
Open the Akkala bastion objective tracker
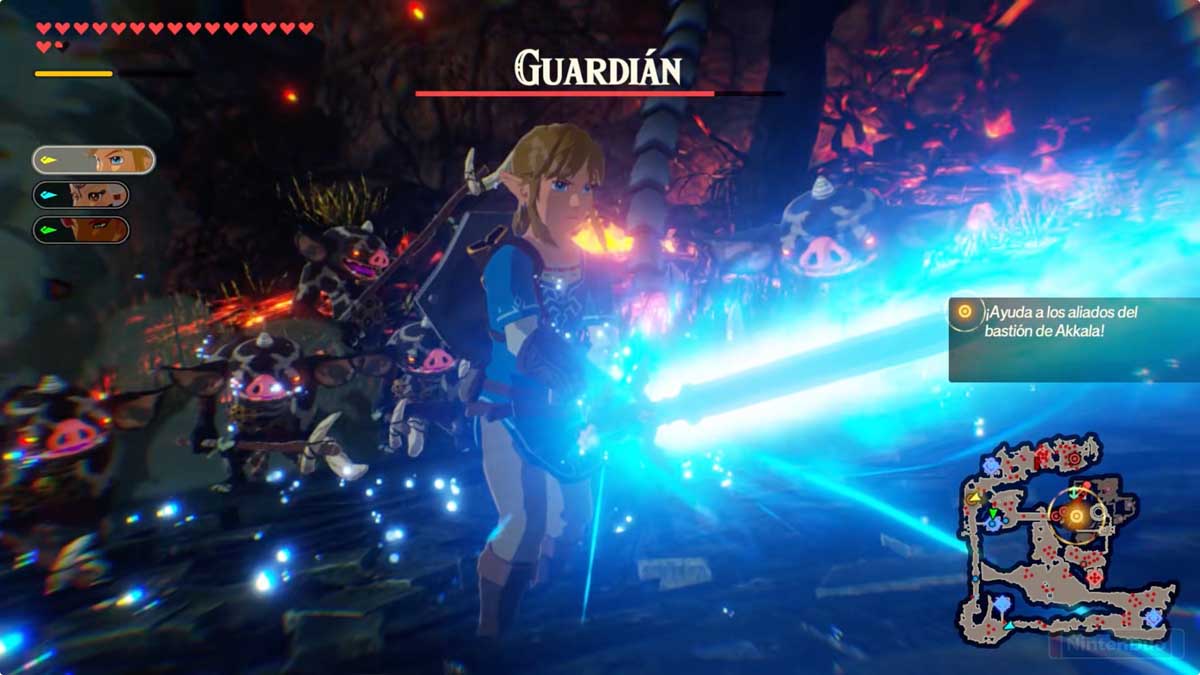click(x=1072, y=340)
